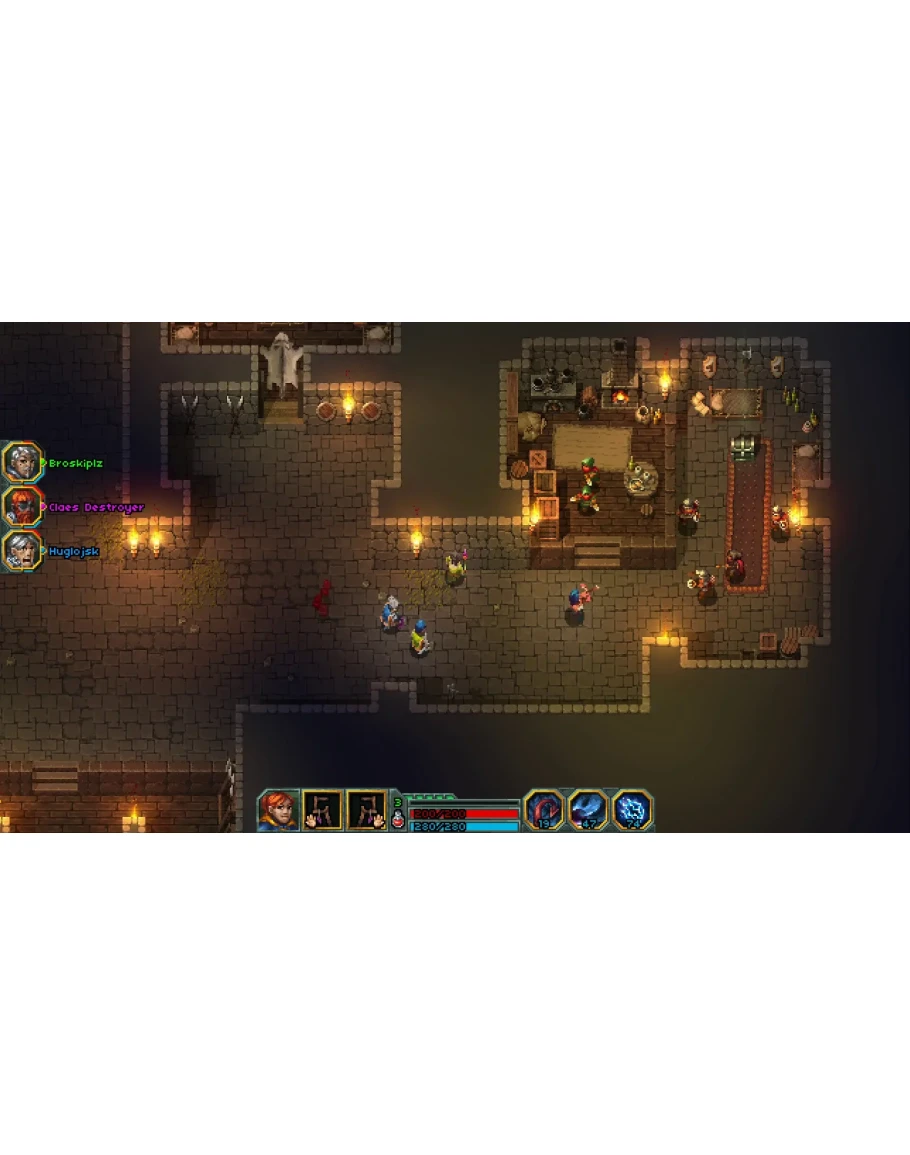The width and height of the screenshot is (910, 1155).
Task: Cast the blue swirling wave ability
Action: [589, 810]
